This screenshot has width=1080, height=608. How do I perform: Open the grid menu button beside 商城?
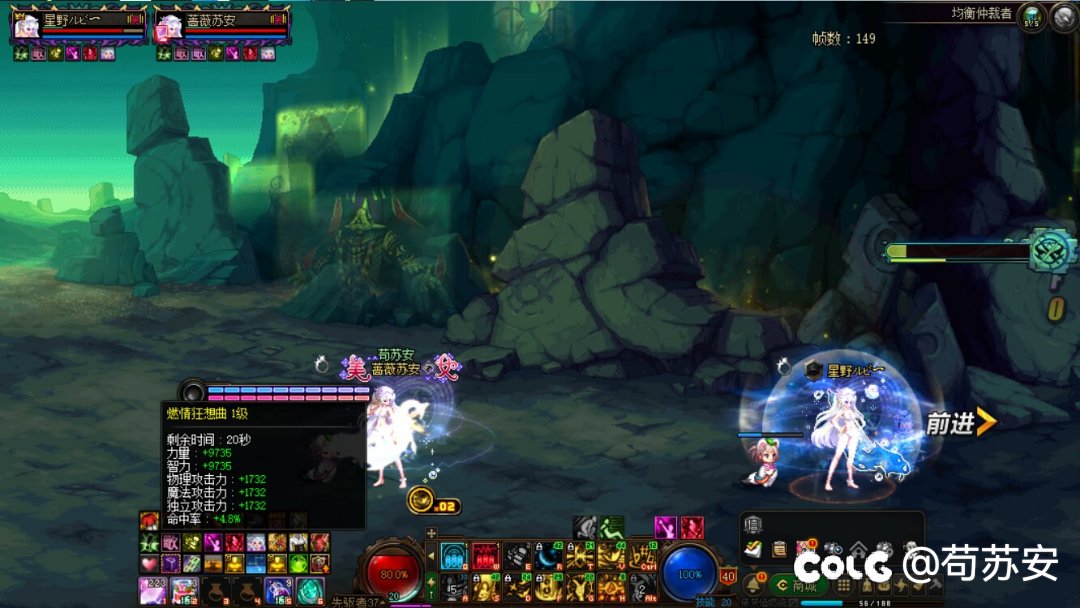(844, 586)
